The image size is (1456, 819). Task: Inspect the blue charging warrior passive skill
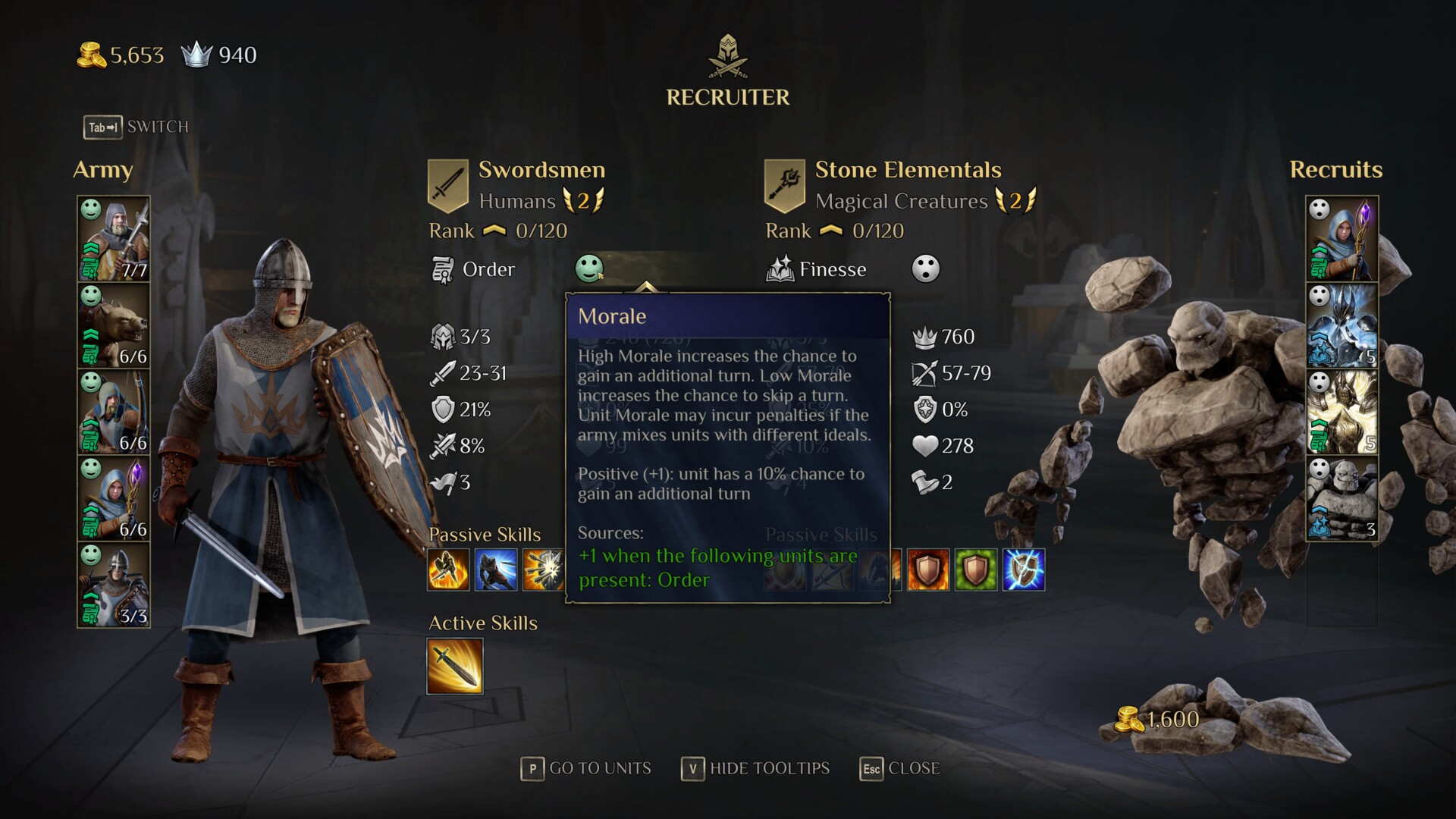tap(496, 570)
